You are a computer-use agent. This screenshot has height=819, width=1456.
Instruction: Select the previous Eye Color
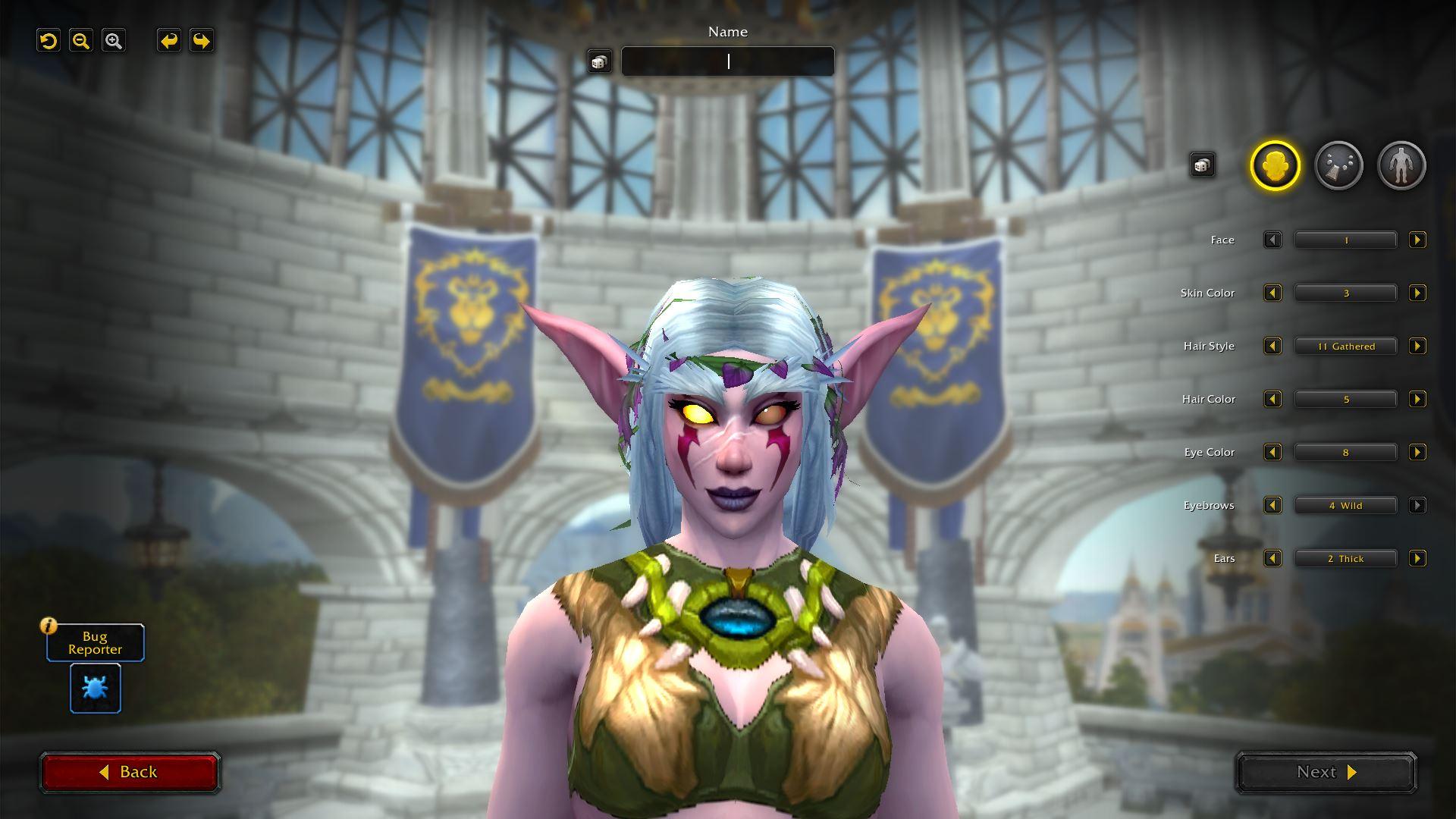(1272, 453)
